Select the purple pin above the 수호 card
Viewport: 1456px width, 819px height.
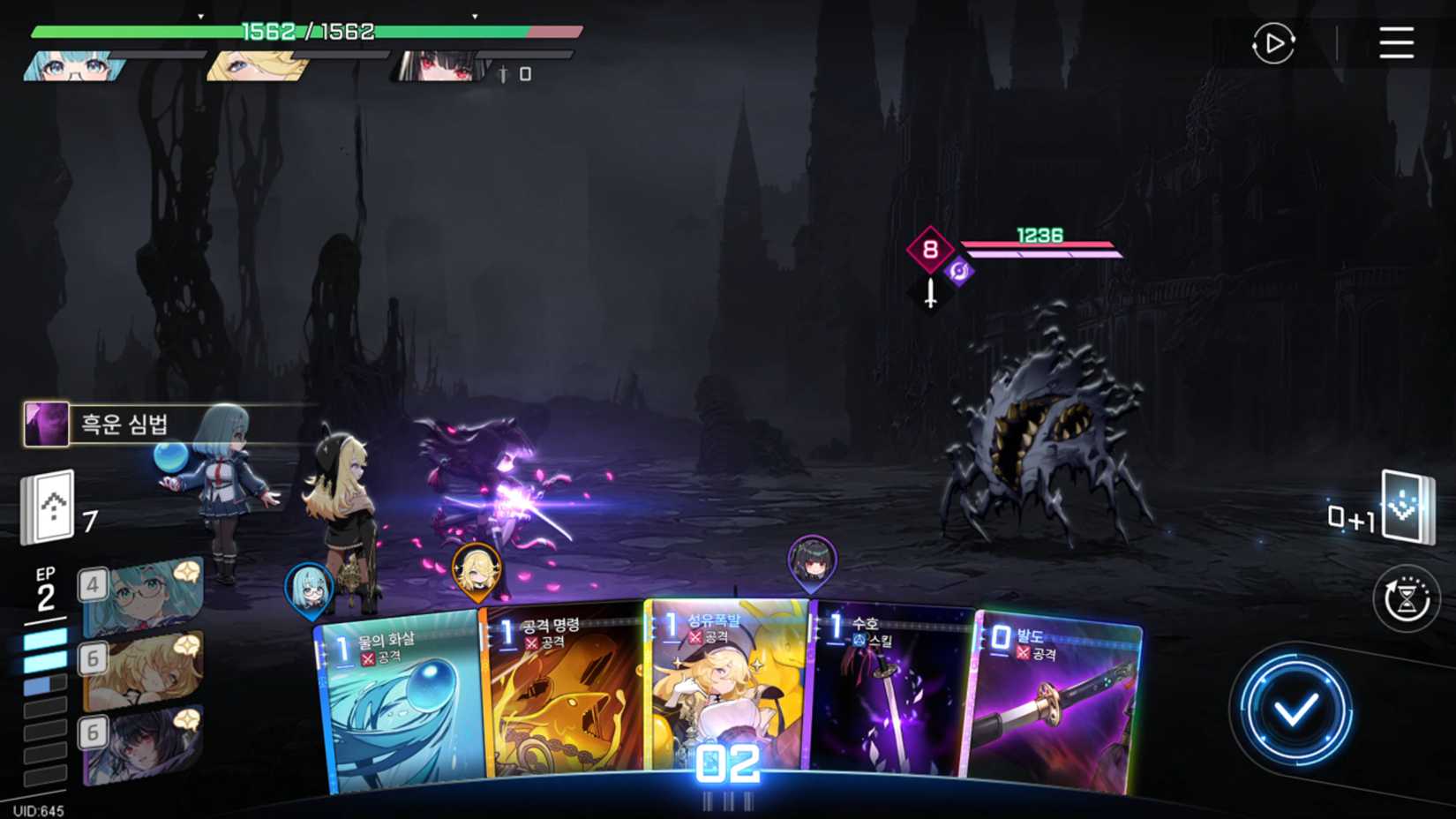pos(813,559)
